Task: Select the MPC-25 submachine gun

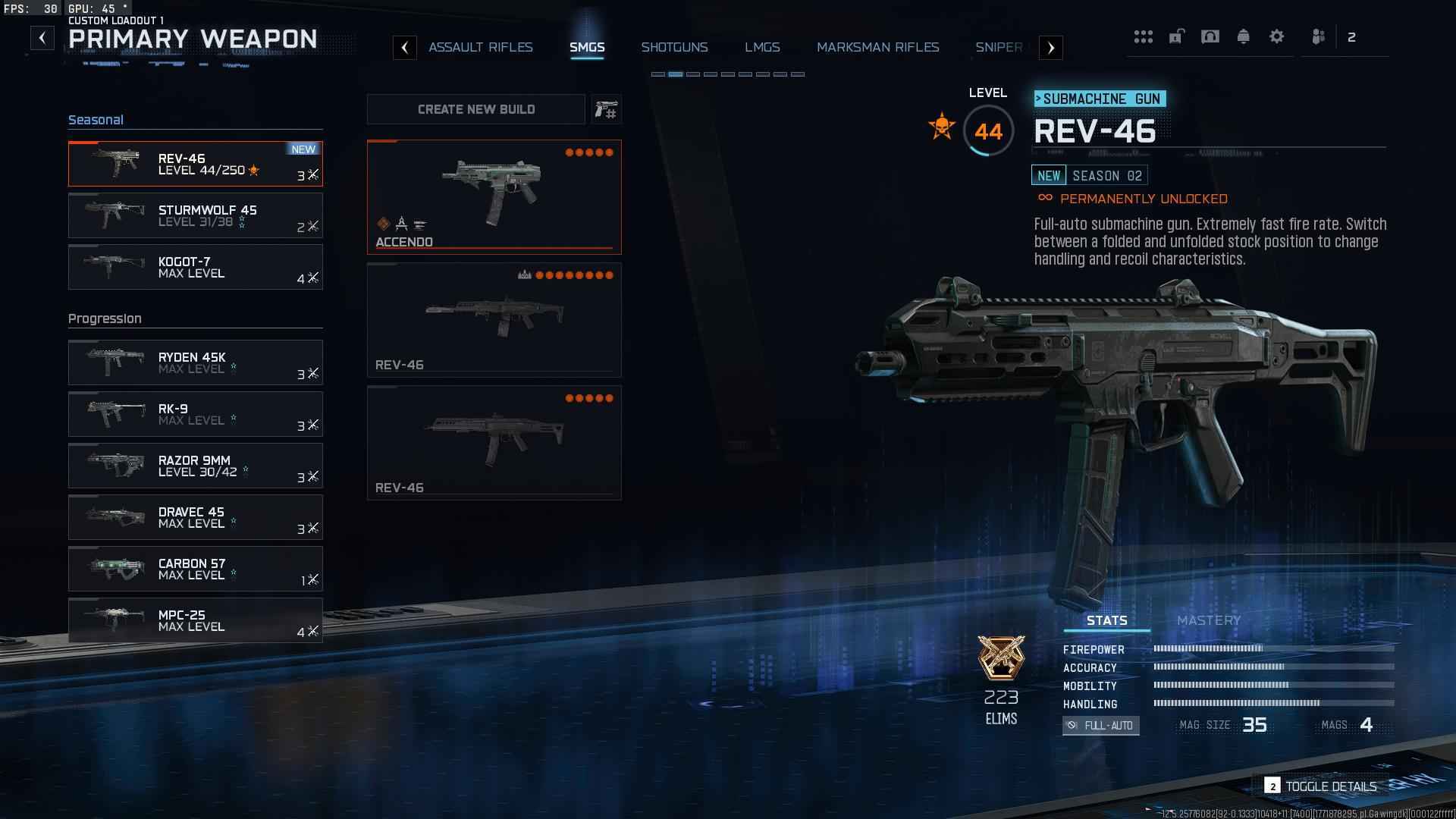Action: (x=195, y=620)
